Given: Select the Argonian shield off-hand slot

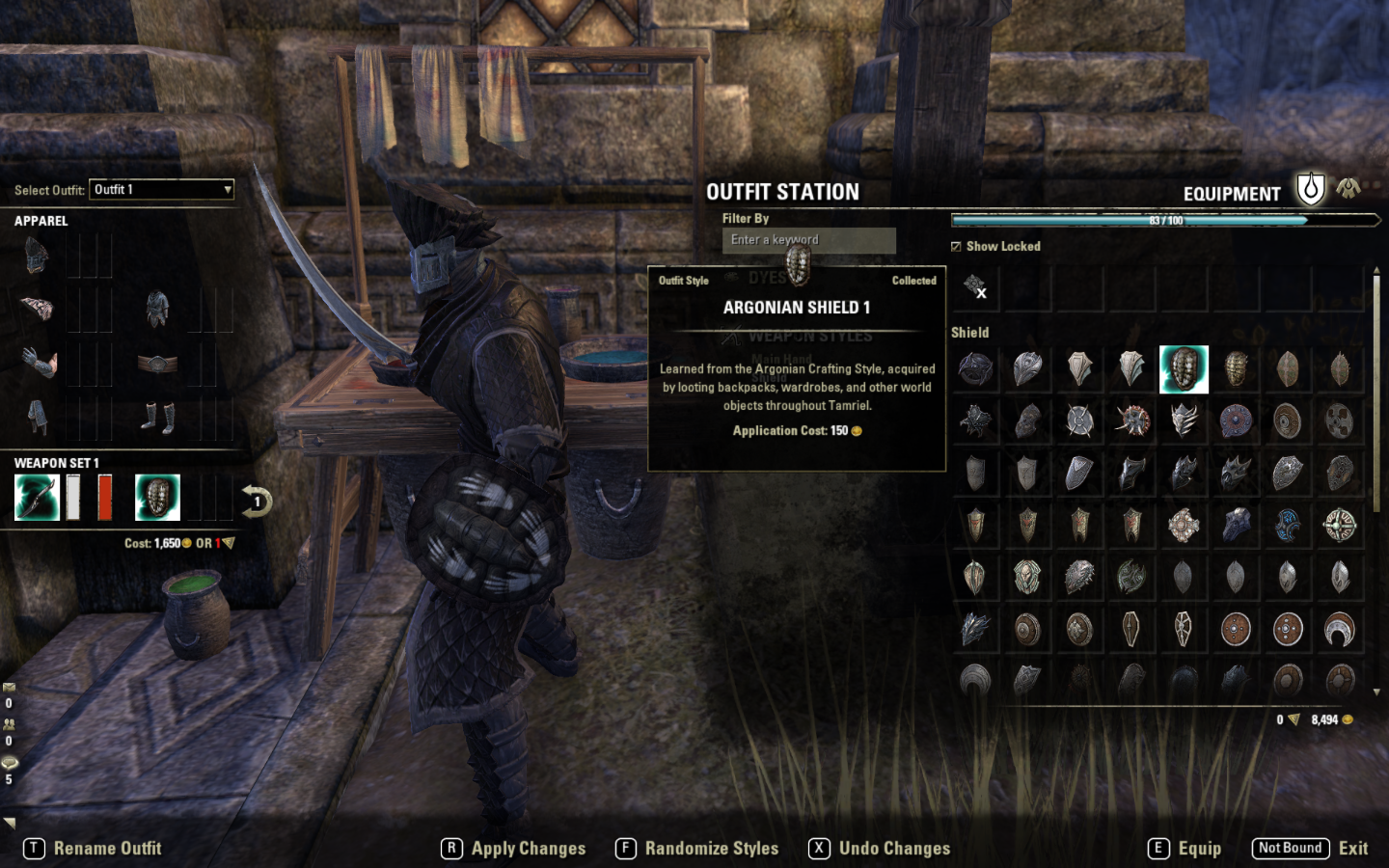Looking at the screenshot, I should pyautogui.click(x=157, y=498).
